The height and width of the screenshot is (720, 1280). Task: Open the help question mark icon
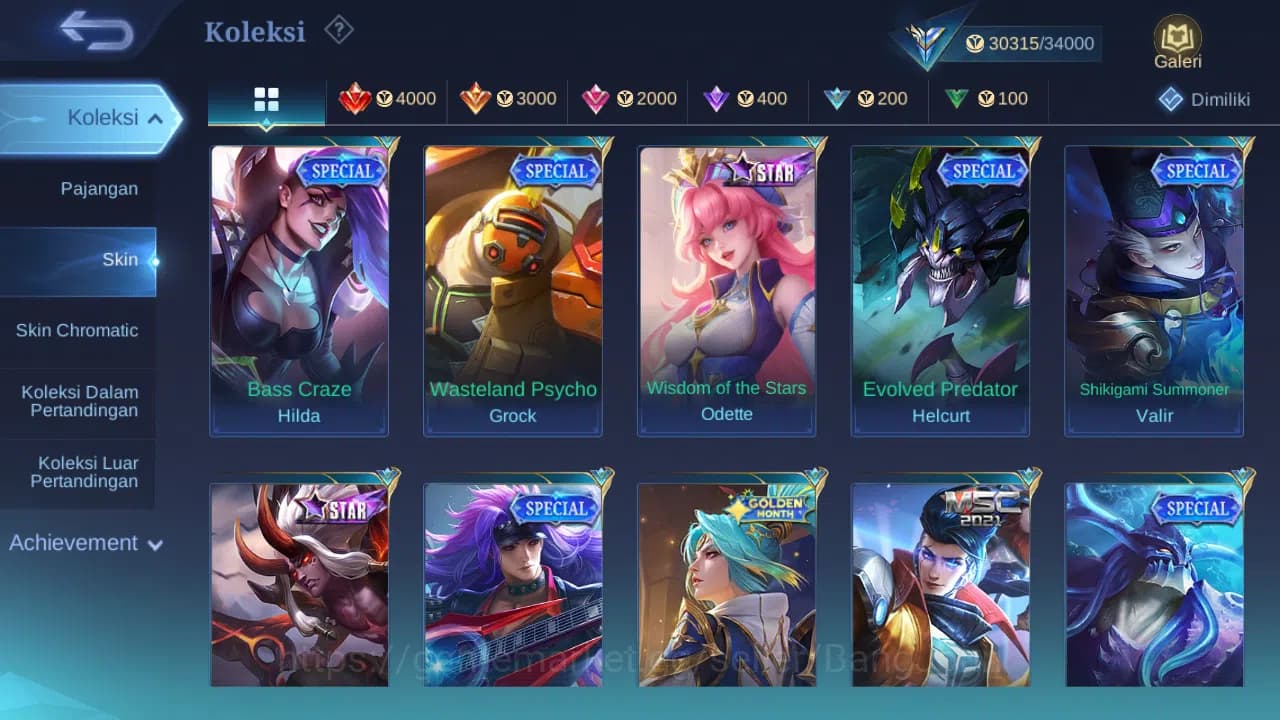[x=338, y=30]
